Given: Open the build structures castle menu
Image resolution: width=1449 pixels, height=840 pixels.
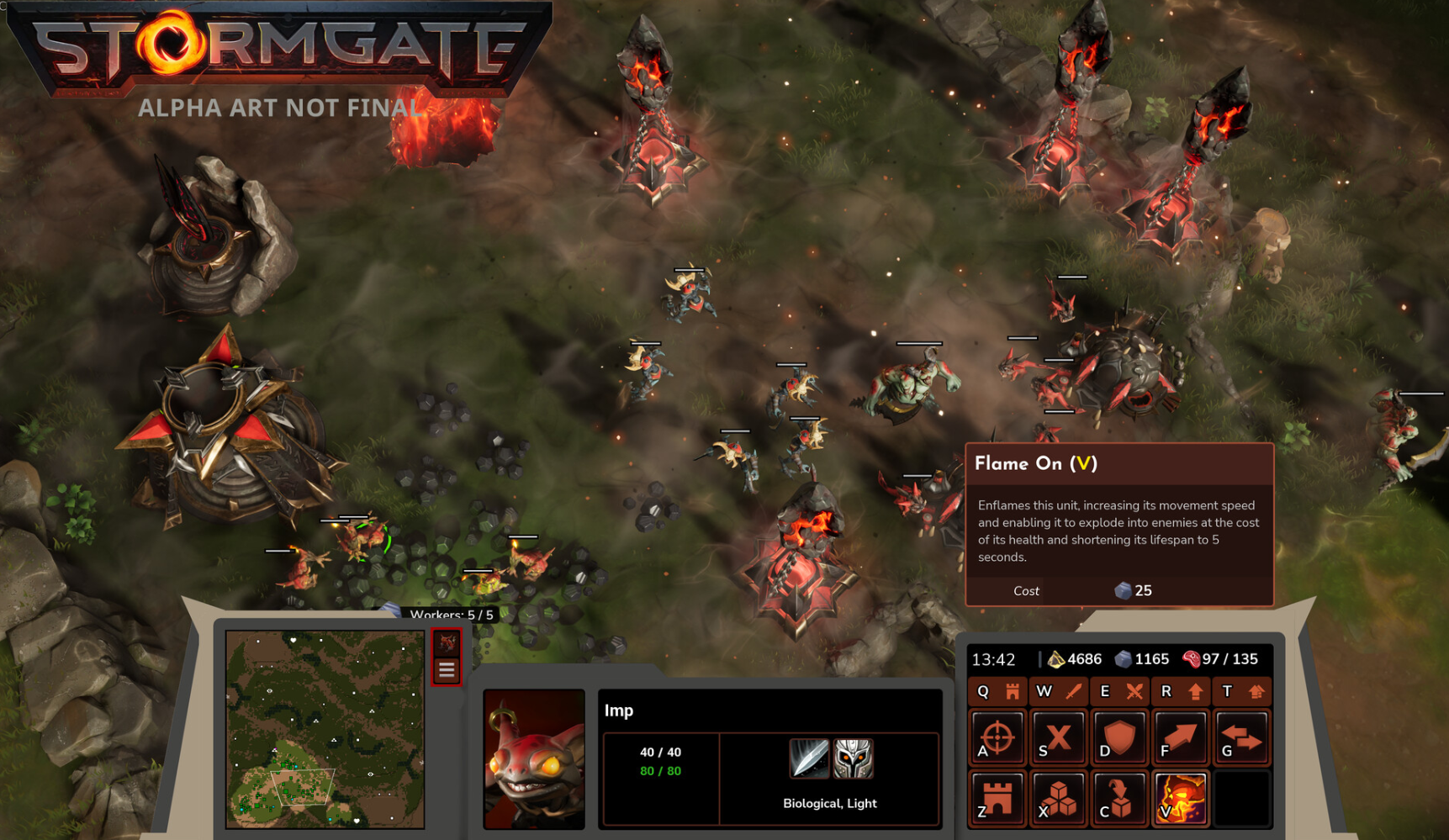Looking at the screenshot, I should click(997, 798).
